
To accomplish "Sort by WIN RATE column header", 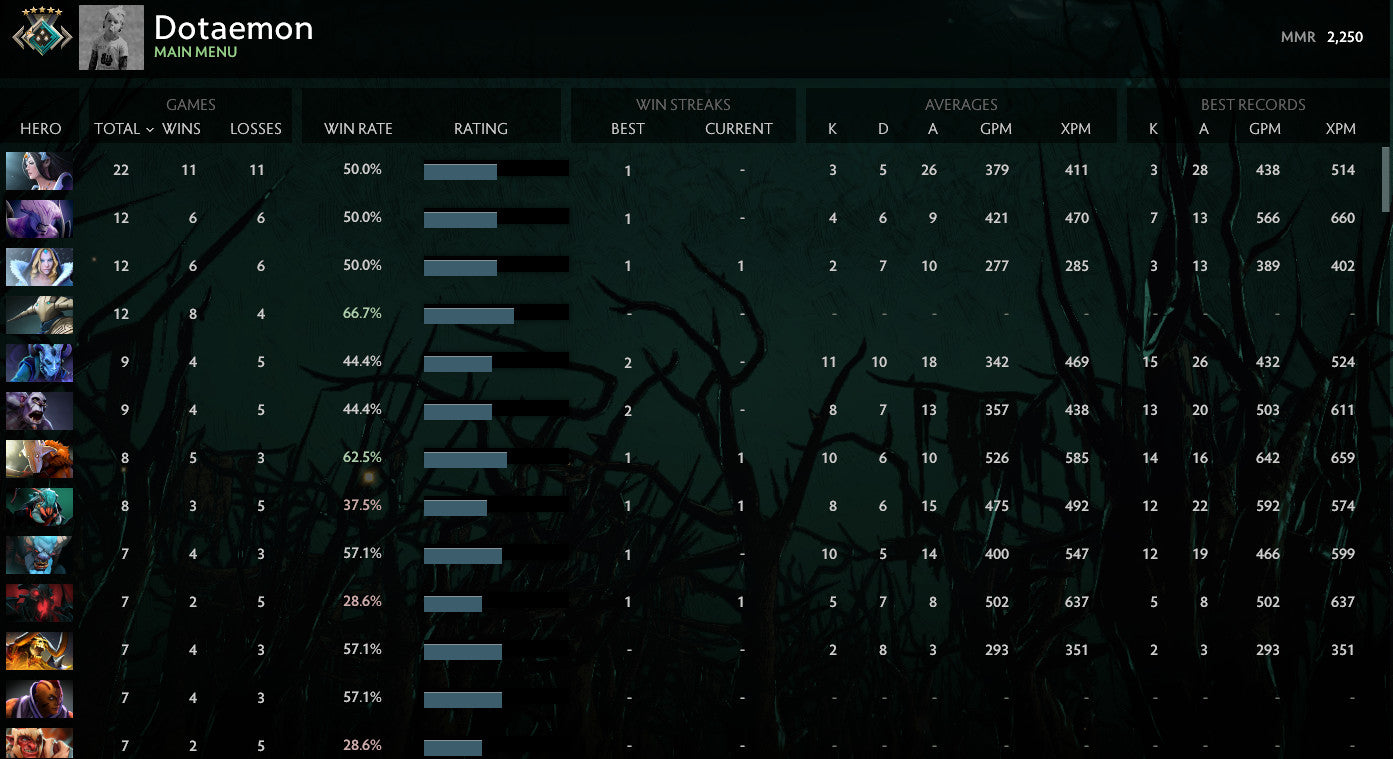I will click(x=358, y=129).
